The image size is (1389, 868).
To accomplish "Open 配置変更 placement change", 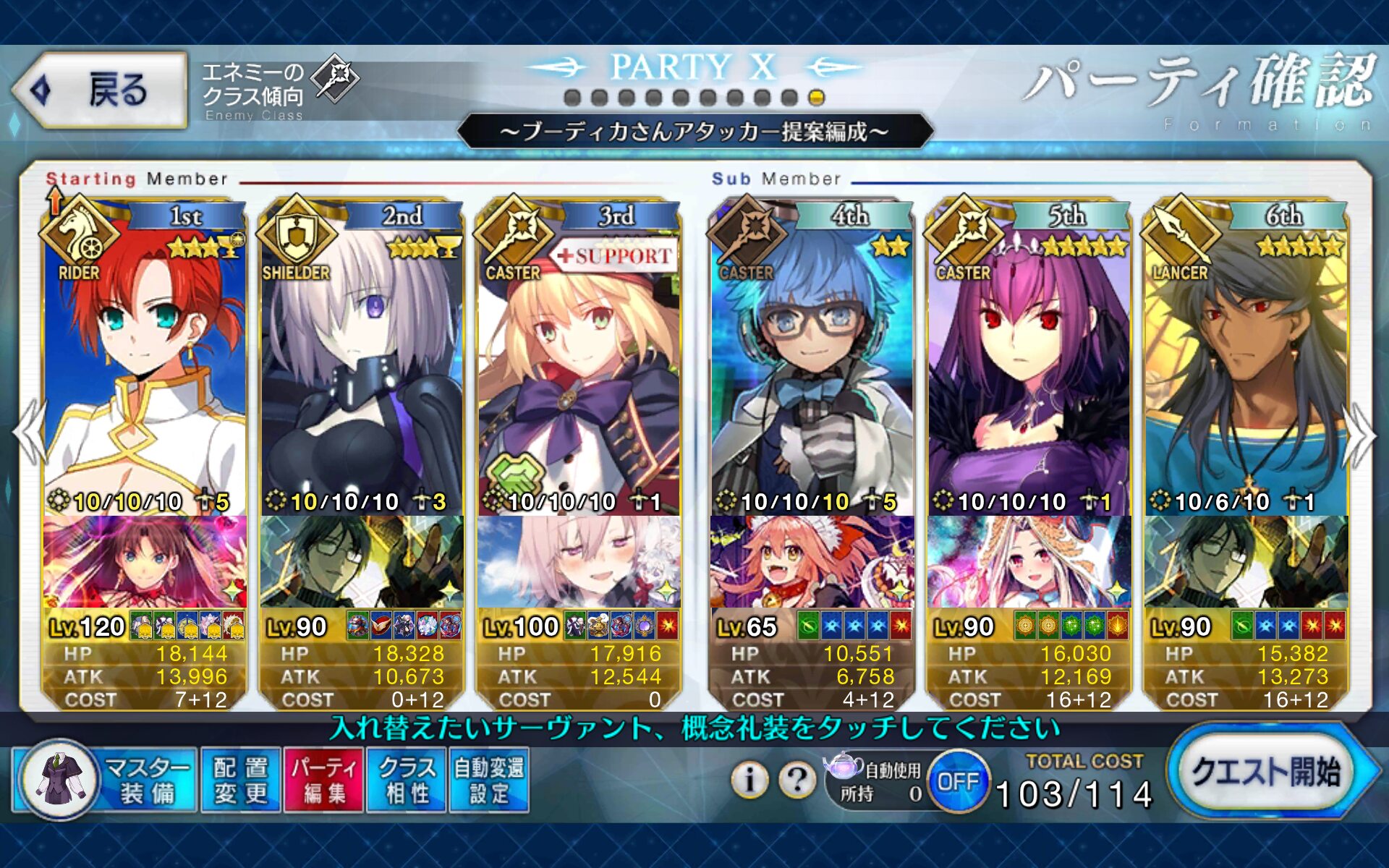I will tap(241, 780).
